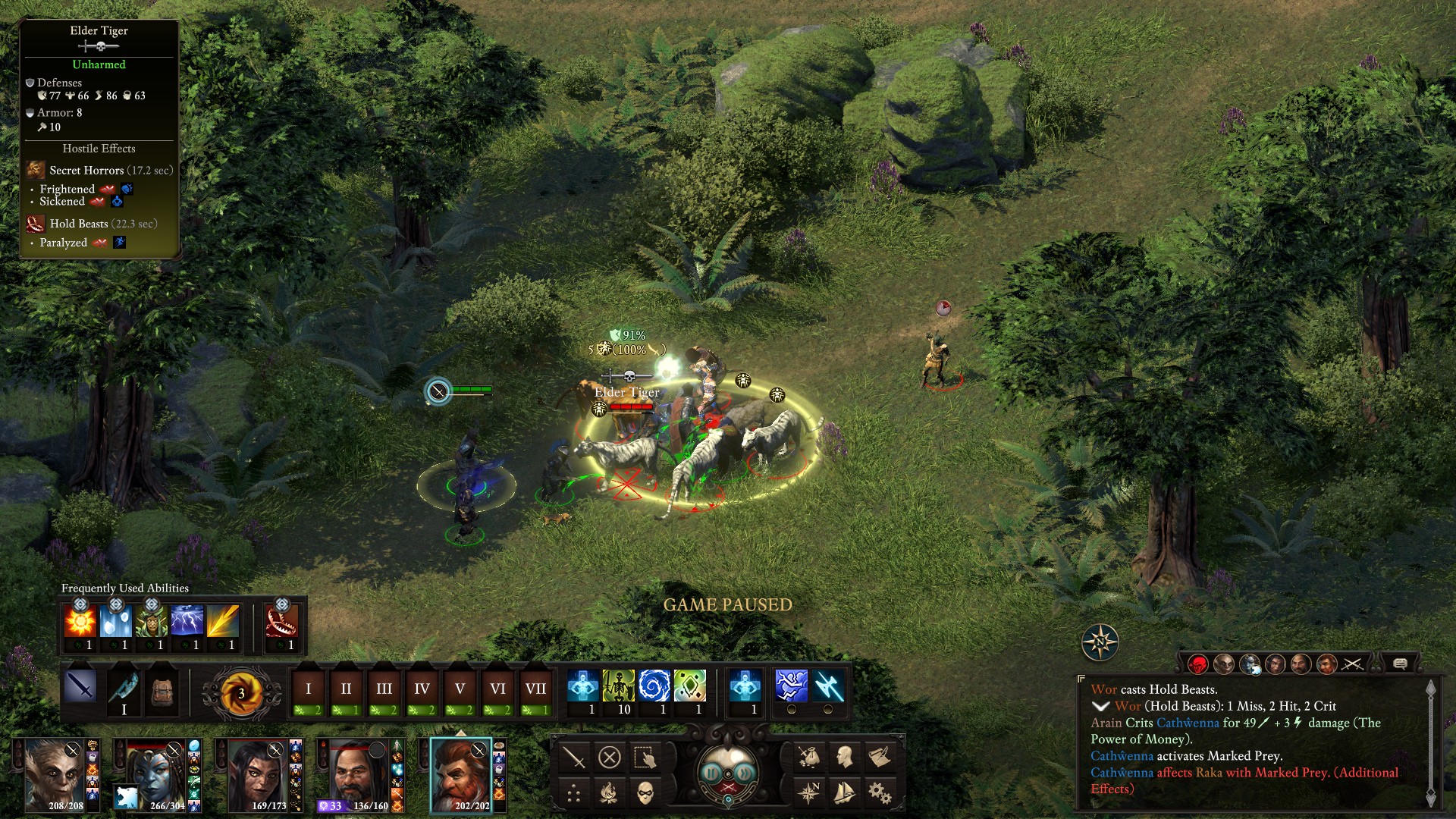Select the red-bearded dwarf party portrait
Screen dimensions: 1456x819
(460, 773)
